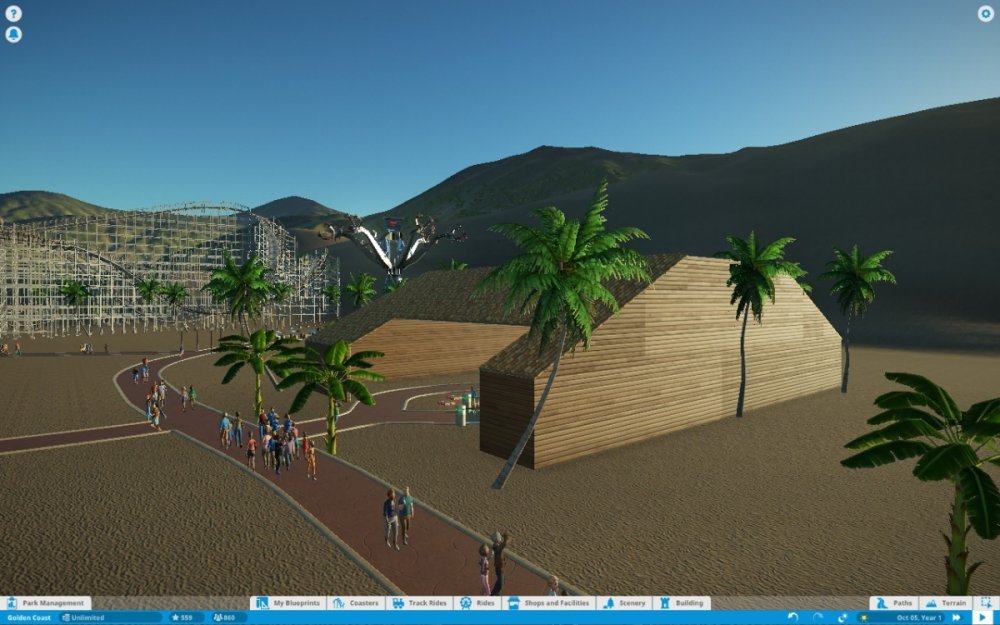Open the Paths tool

894,604
